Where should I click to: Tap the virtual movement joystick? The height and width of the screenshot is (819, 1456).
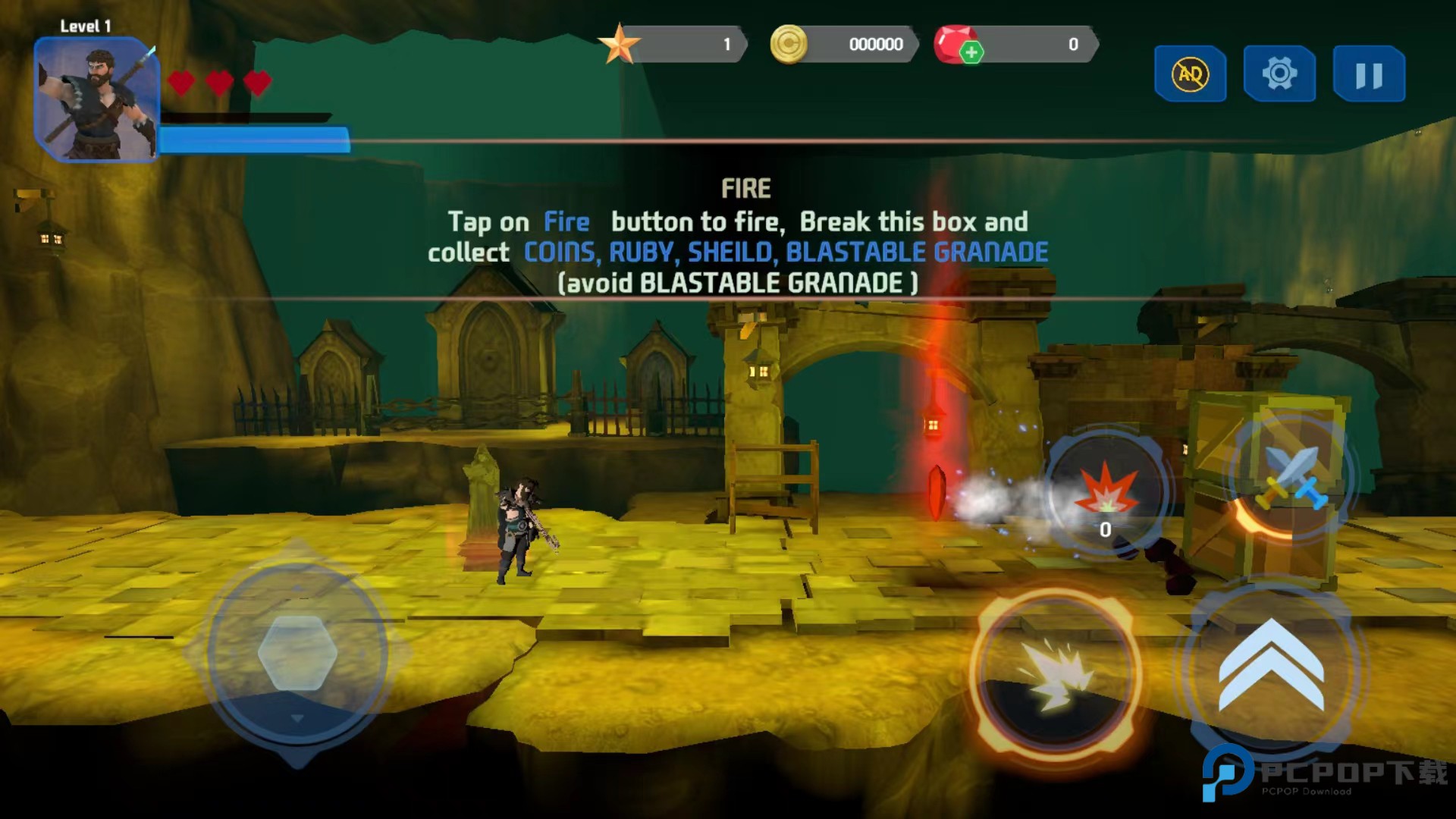tap(297, 652)
